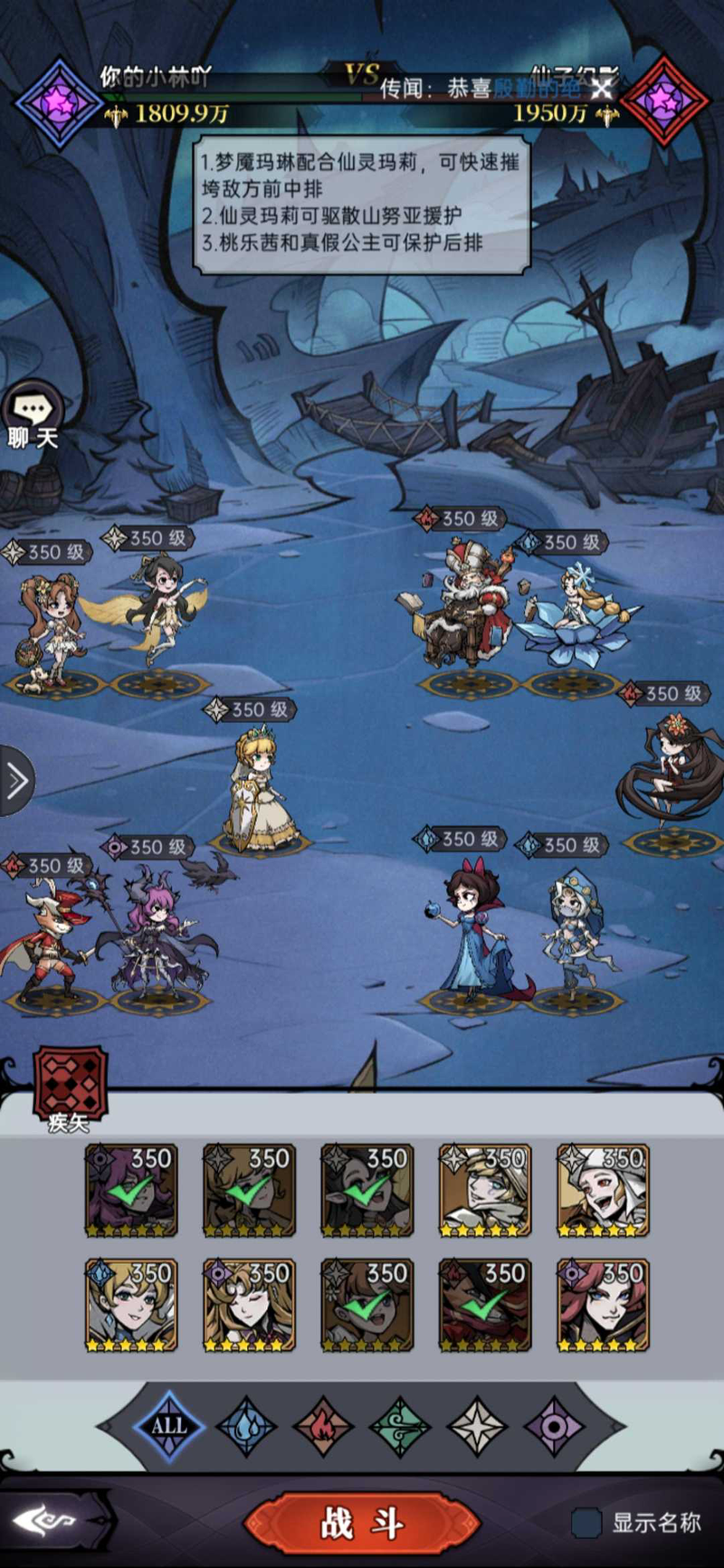
Task: Filter heroes by water faction
Action: (x=245, y=1427)
